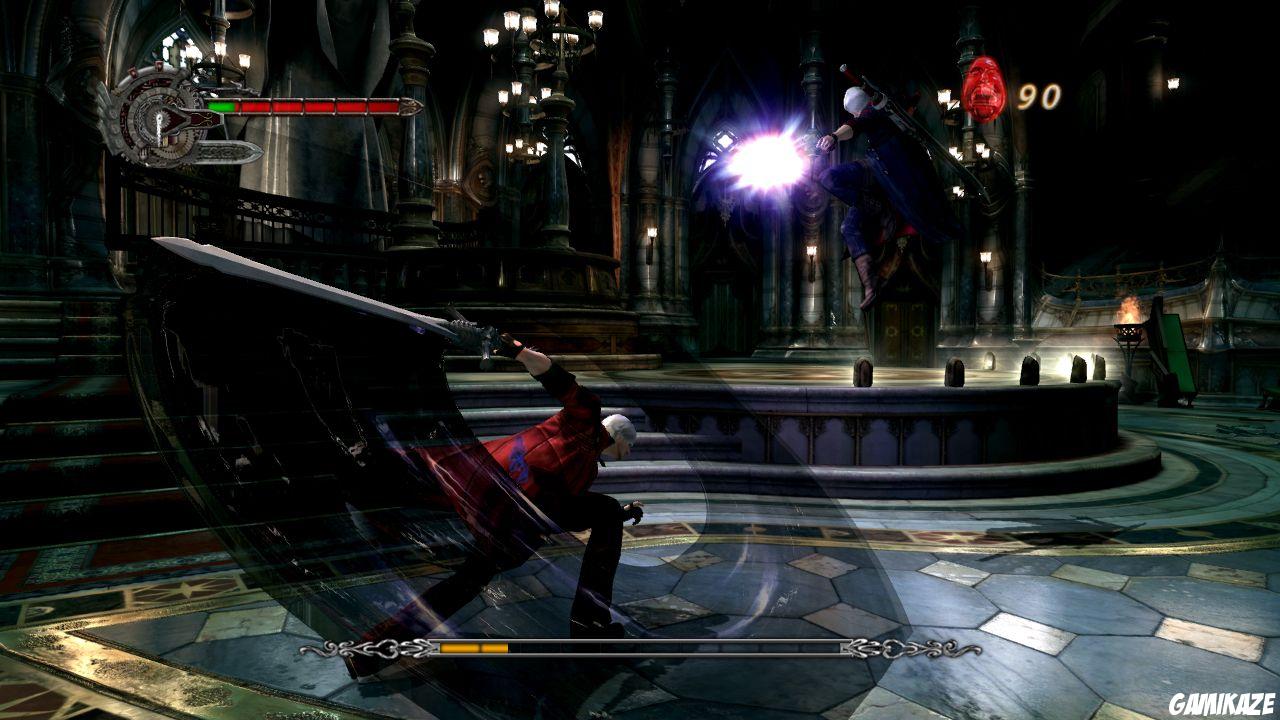Screen dimensions: 1280x720
Task: Click the first red health bar segment
Action: pos(255,106)
